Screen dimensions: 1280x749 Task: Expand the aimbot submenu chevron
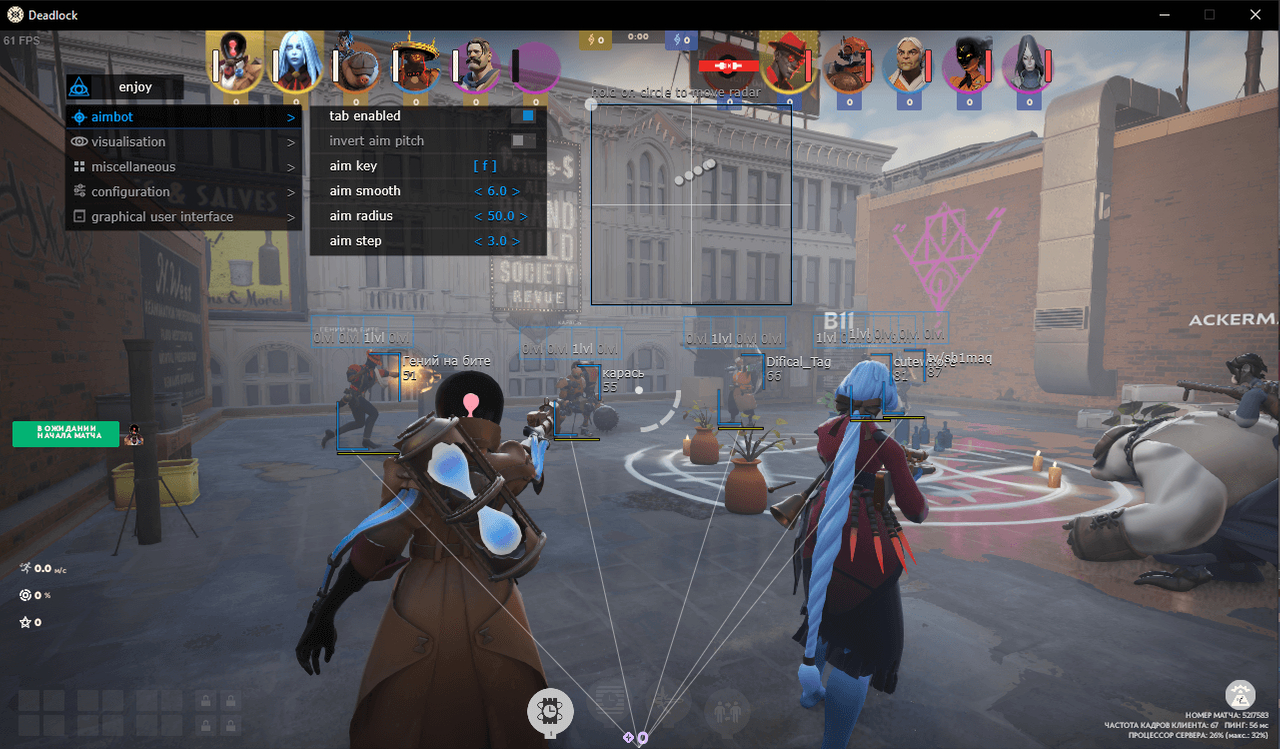point(291,117)
